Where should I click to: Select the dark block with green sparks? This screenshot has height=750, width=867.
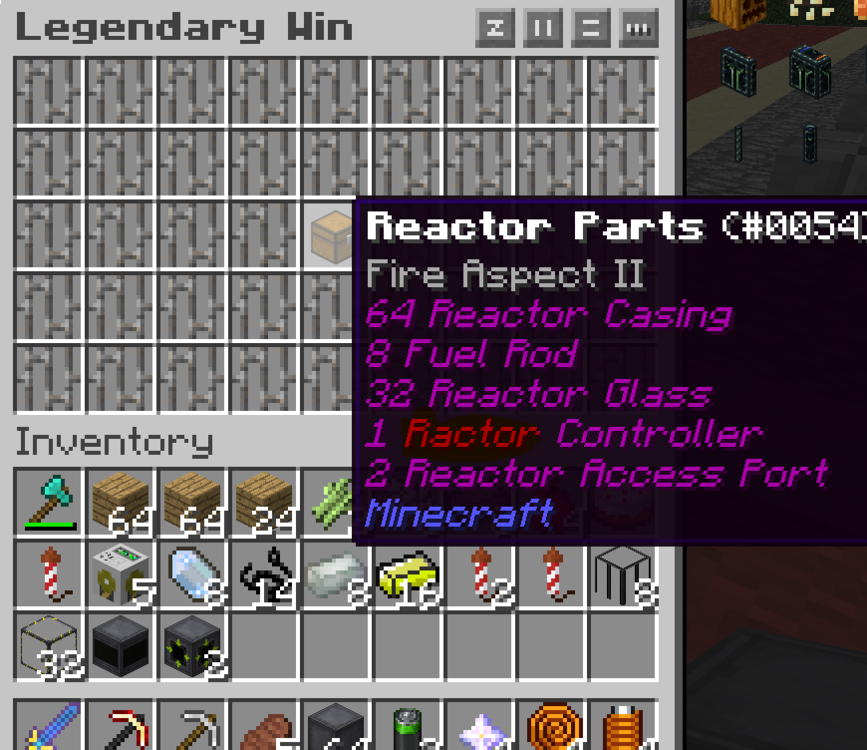tap(194, 647)
